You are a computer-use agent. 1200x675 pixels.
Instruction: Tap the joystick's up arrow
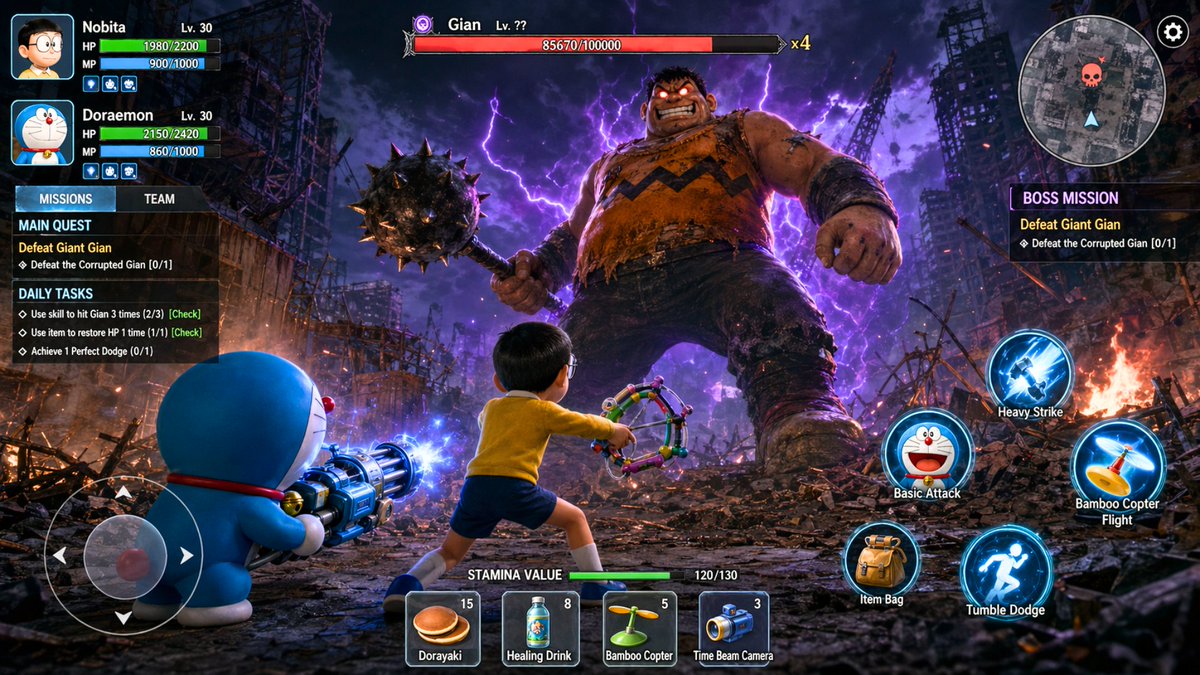pos(123,493)
